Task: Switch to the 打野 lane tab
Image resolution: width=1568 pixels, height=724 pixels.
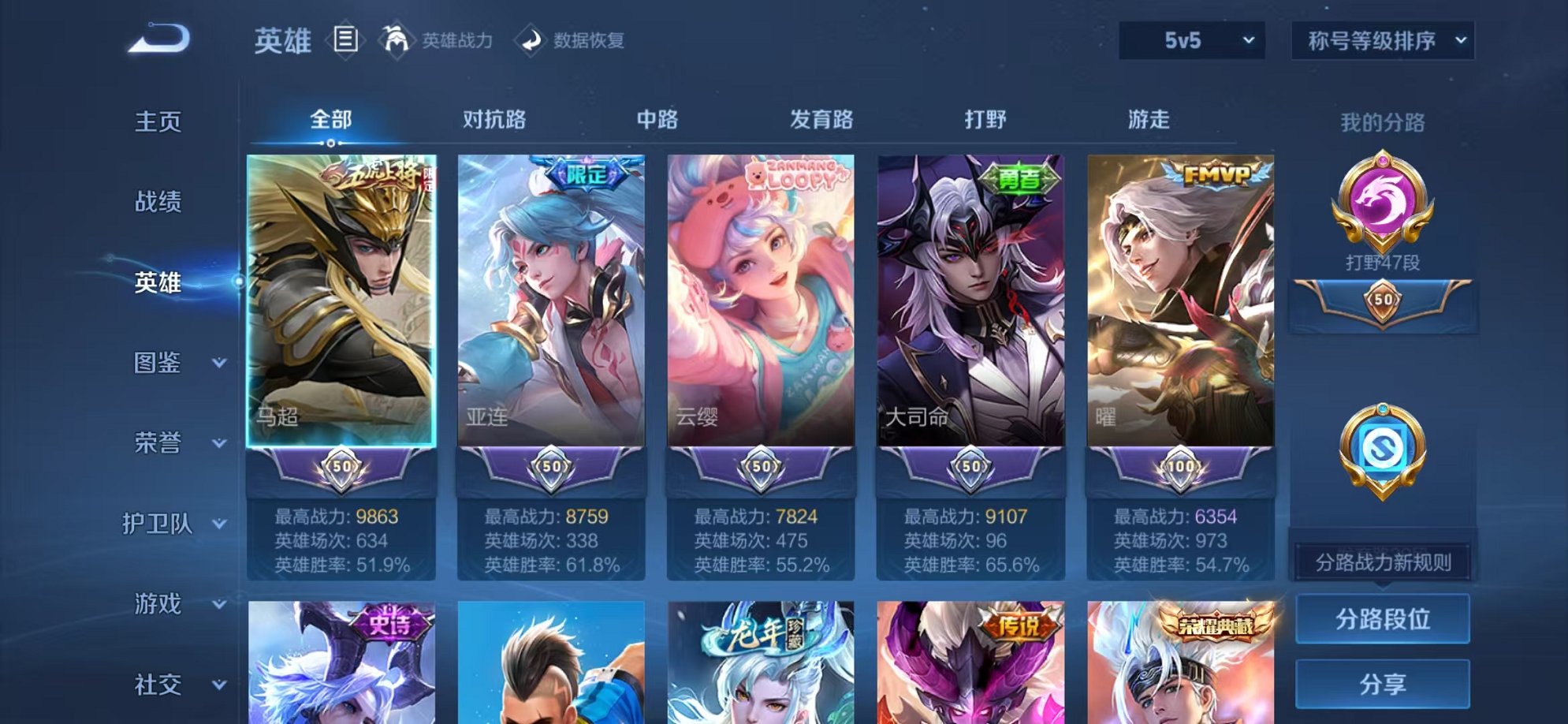Action: [x=987, y=120]
